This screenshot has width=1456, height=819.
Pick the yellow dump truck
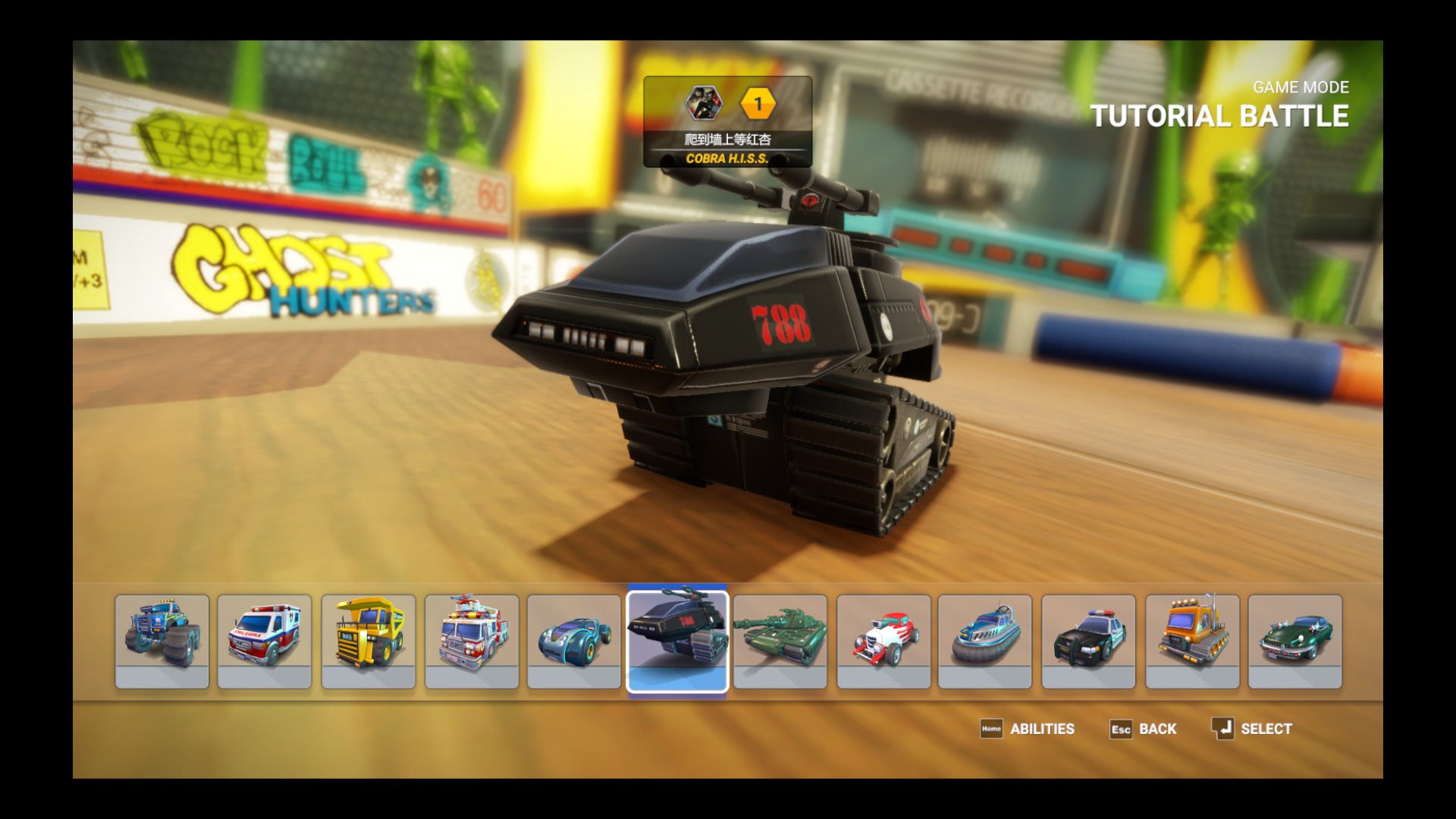[x=367, y=641]
